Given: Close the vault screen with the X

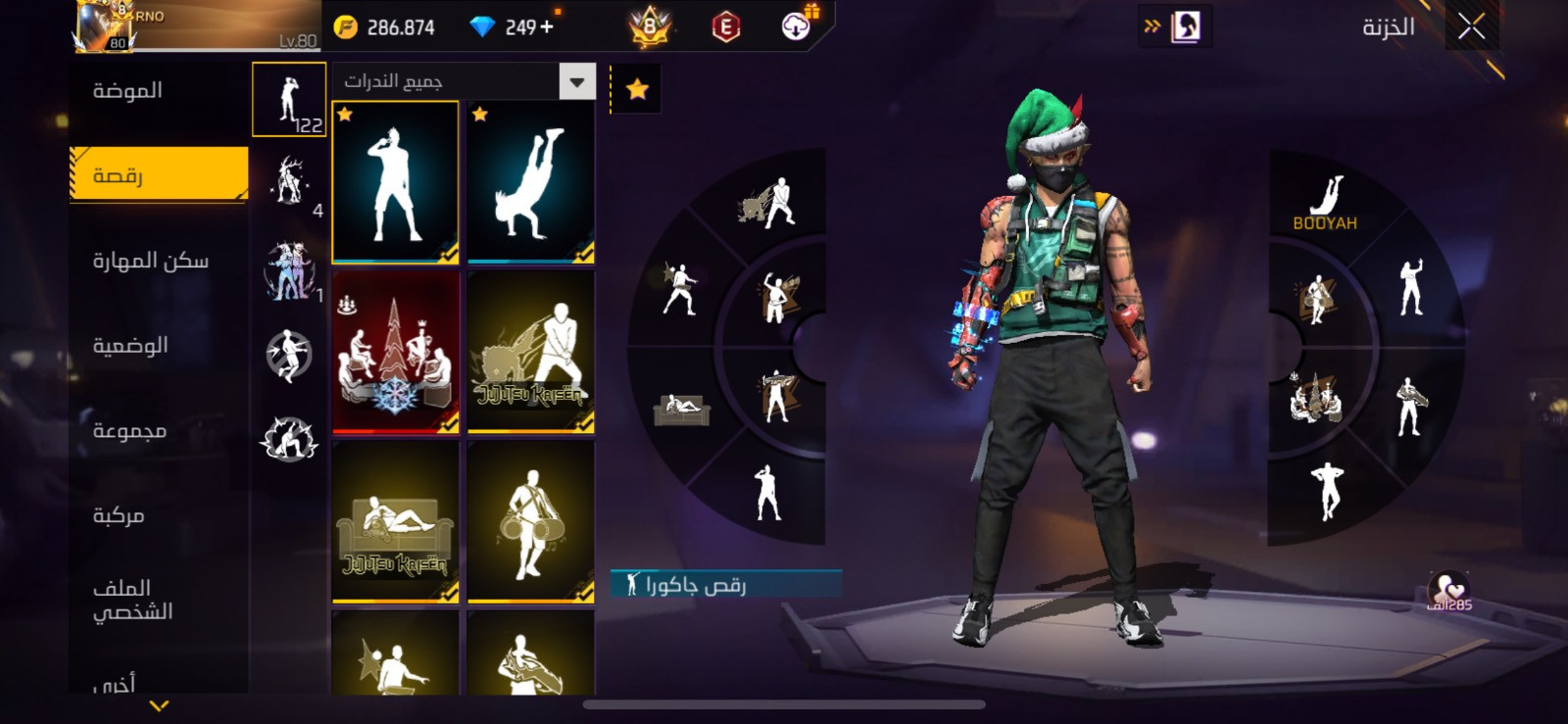Looking at the screenshot, I should pyautogui.click(x=1471, y=26).
